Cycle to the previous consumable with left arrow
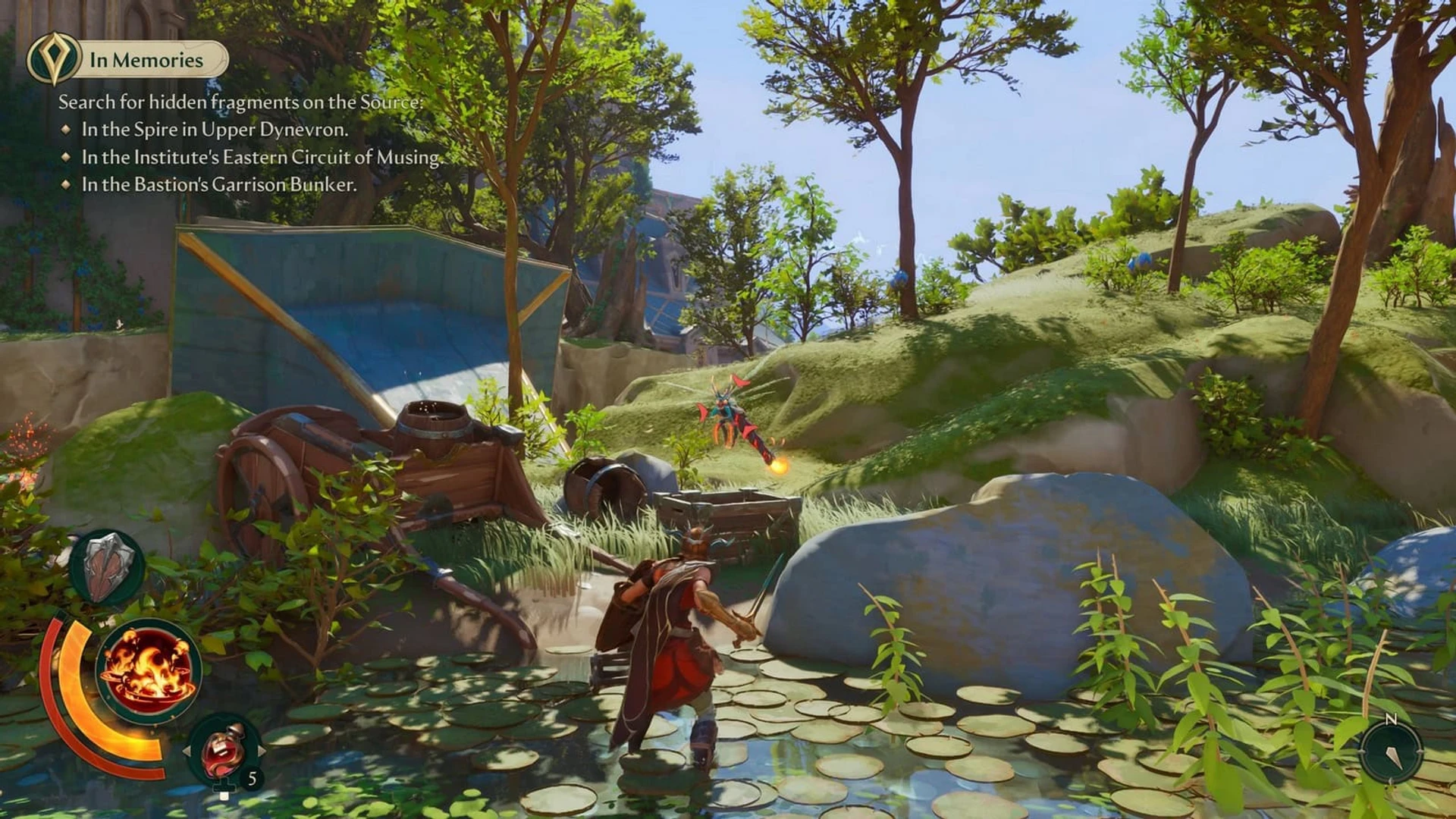The width and height of the screenshot is (1456, 819). tap(187, 751)
